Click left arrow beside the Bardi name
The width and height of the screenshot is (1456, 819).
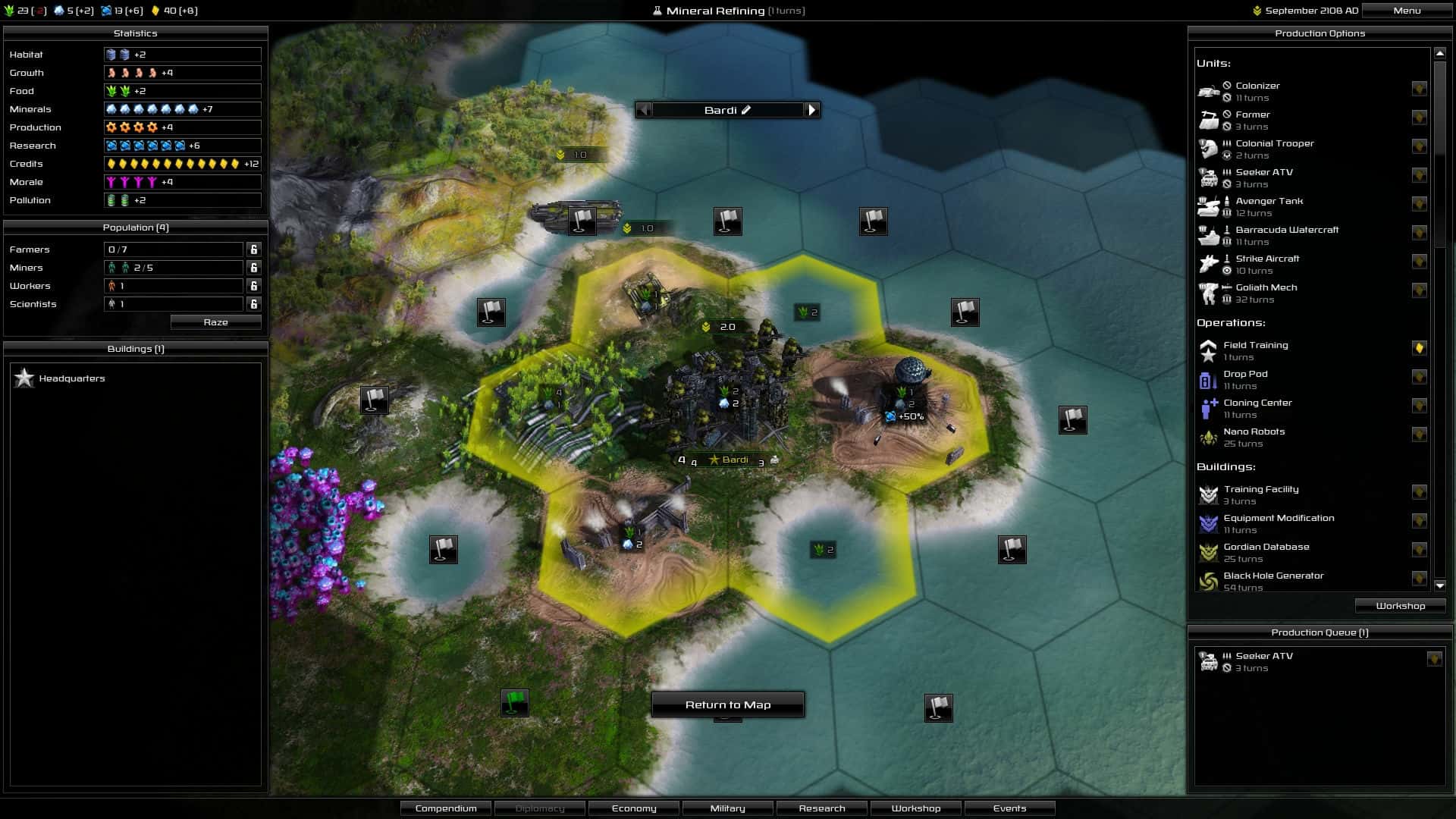644,110
